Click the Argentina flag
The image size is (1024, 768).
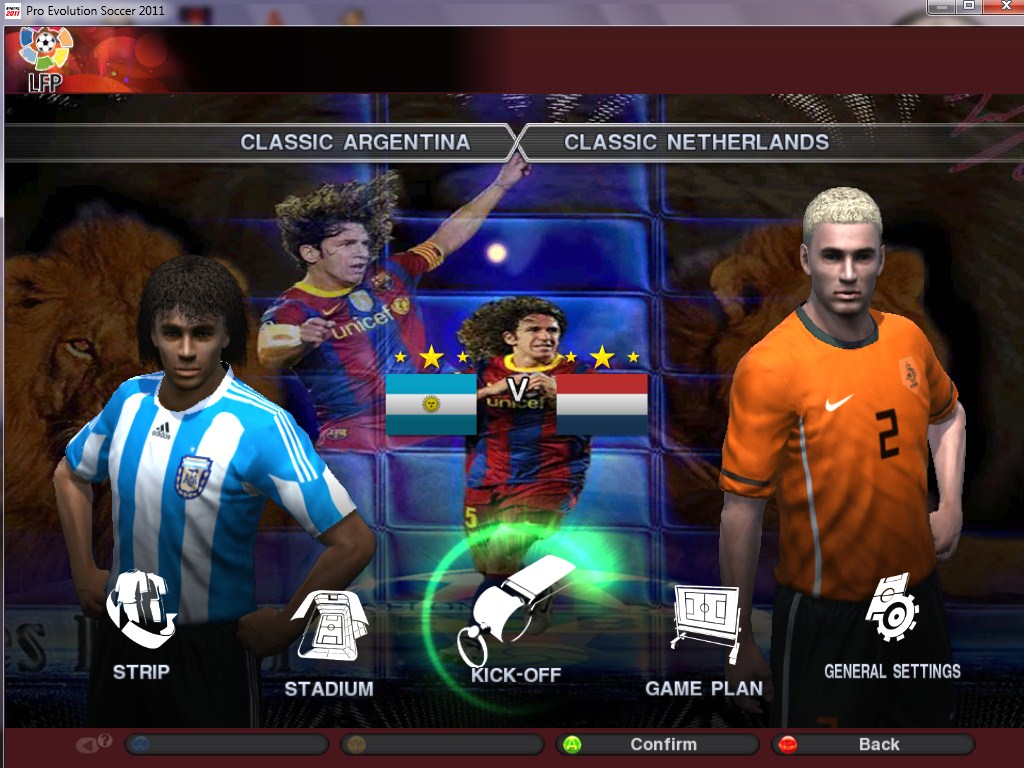431,404
